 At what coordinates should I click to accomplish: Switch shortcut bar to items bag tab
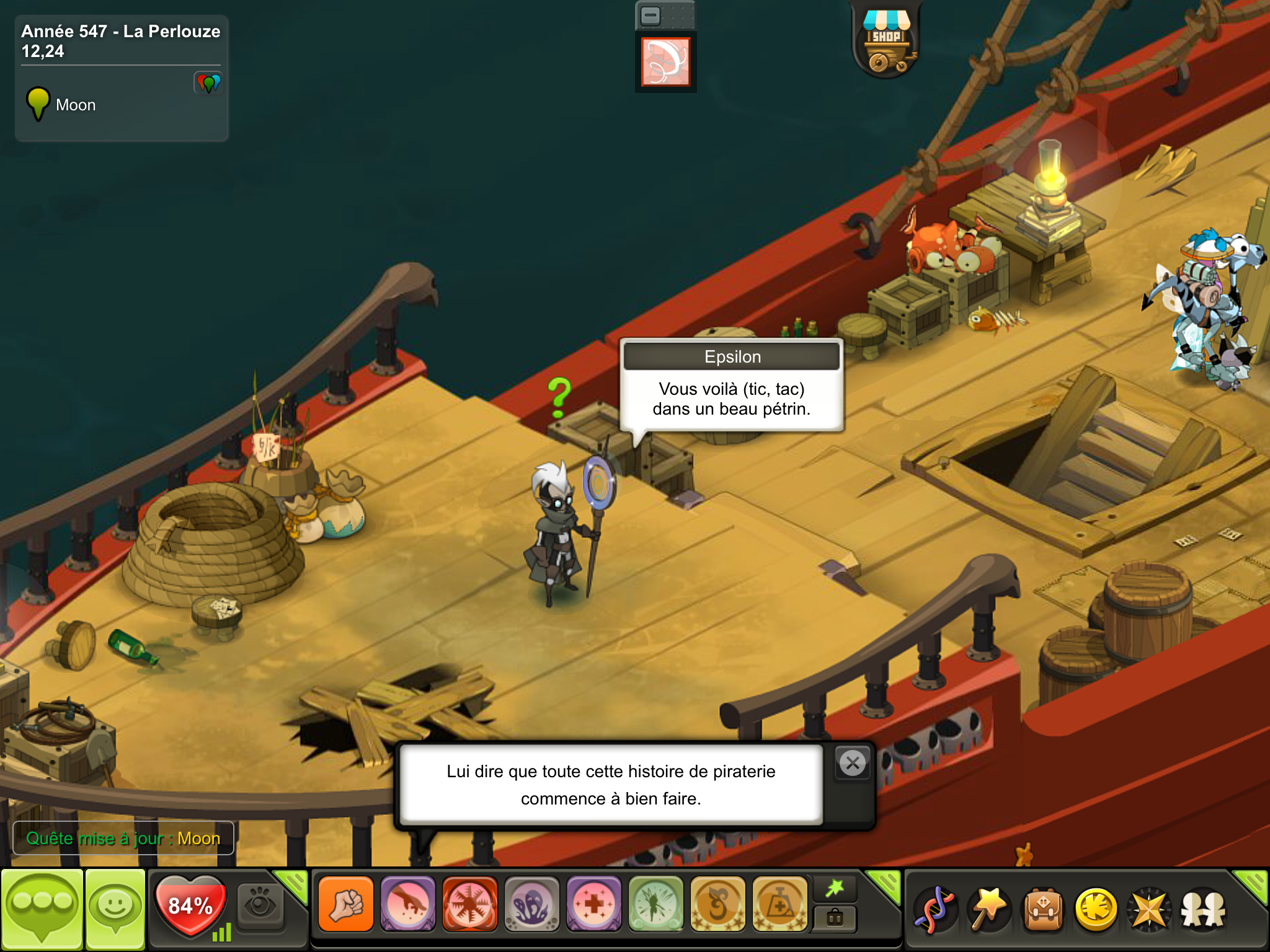[835, 918]
